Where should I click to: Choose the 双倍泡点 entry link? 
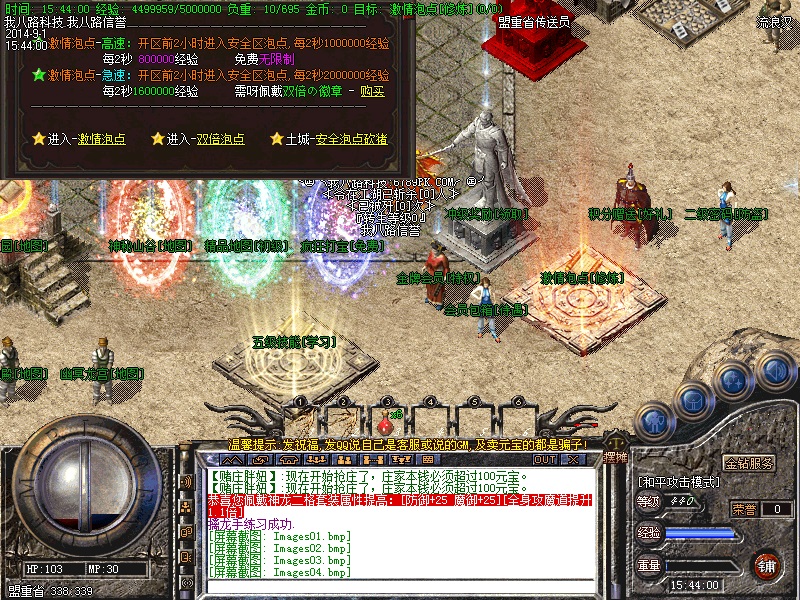pos(220,139)
